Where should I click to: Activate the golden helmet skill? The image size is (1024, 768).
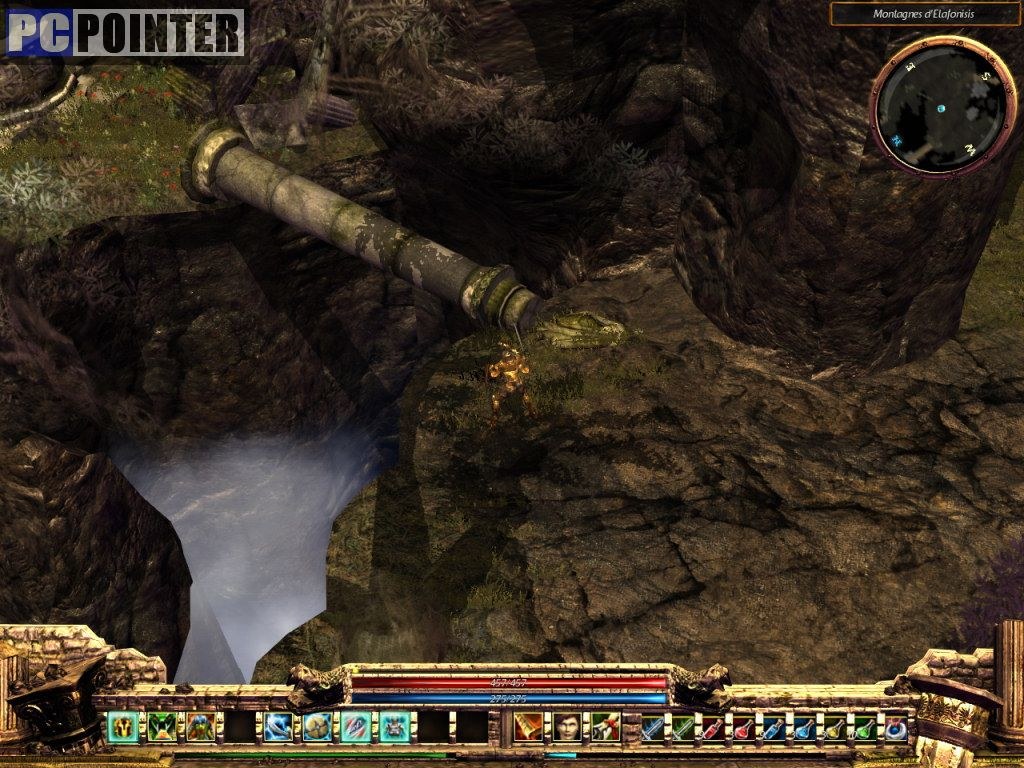tap(122, 726)
